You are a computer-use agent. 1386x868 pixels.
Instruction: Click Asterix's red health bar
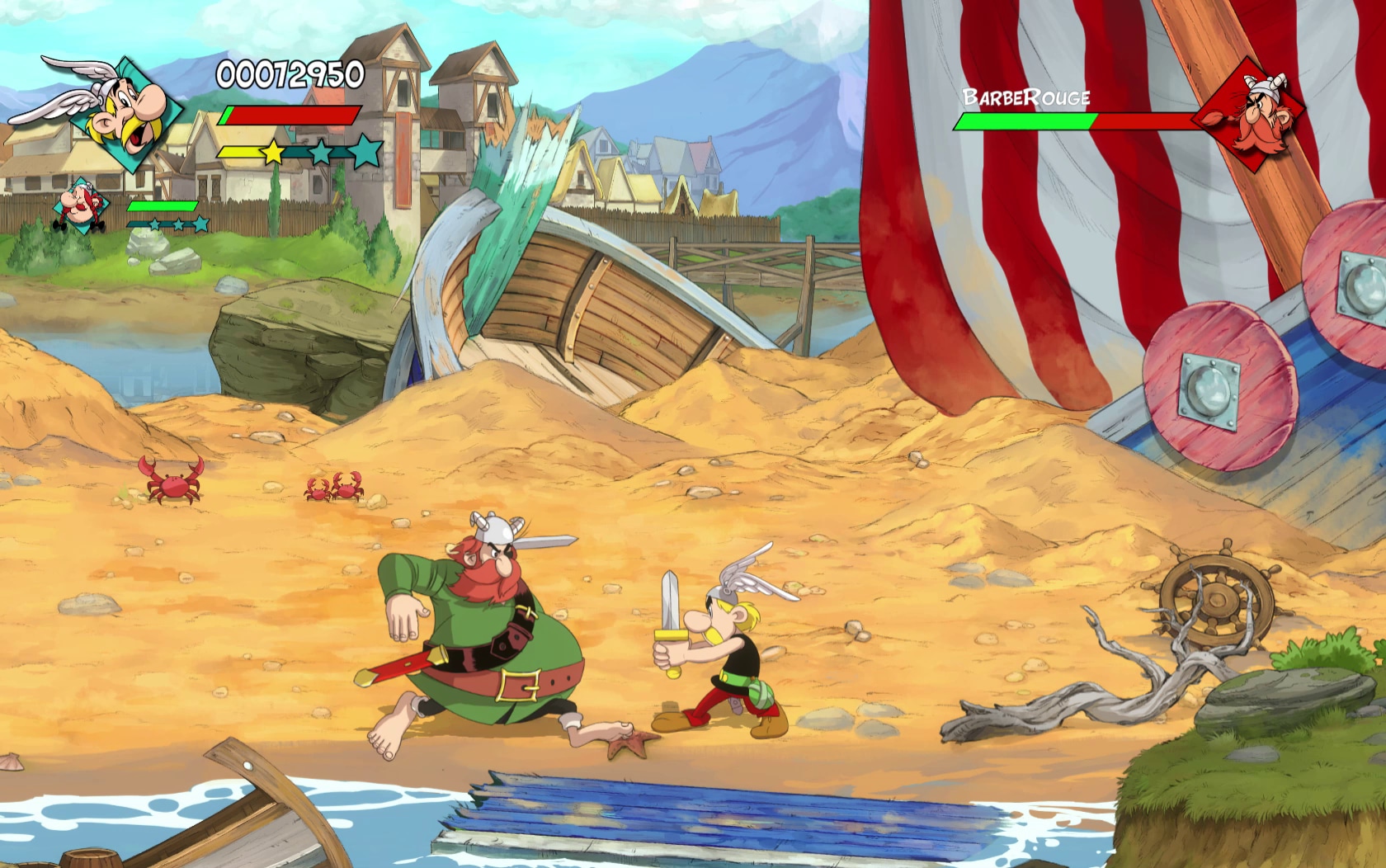289,114
